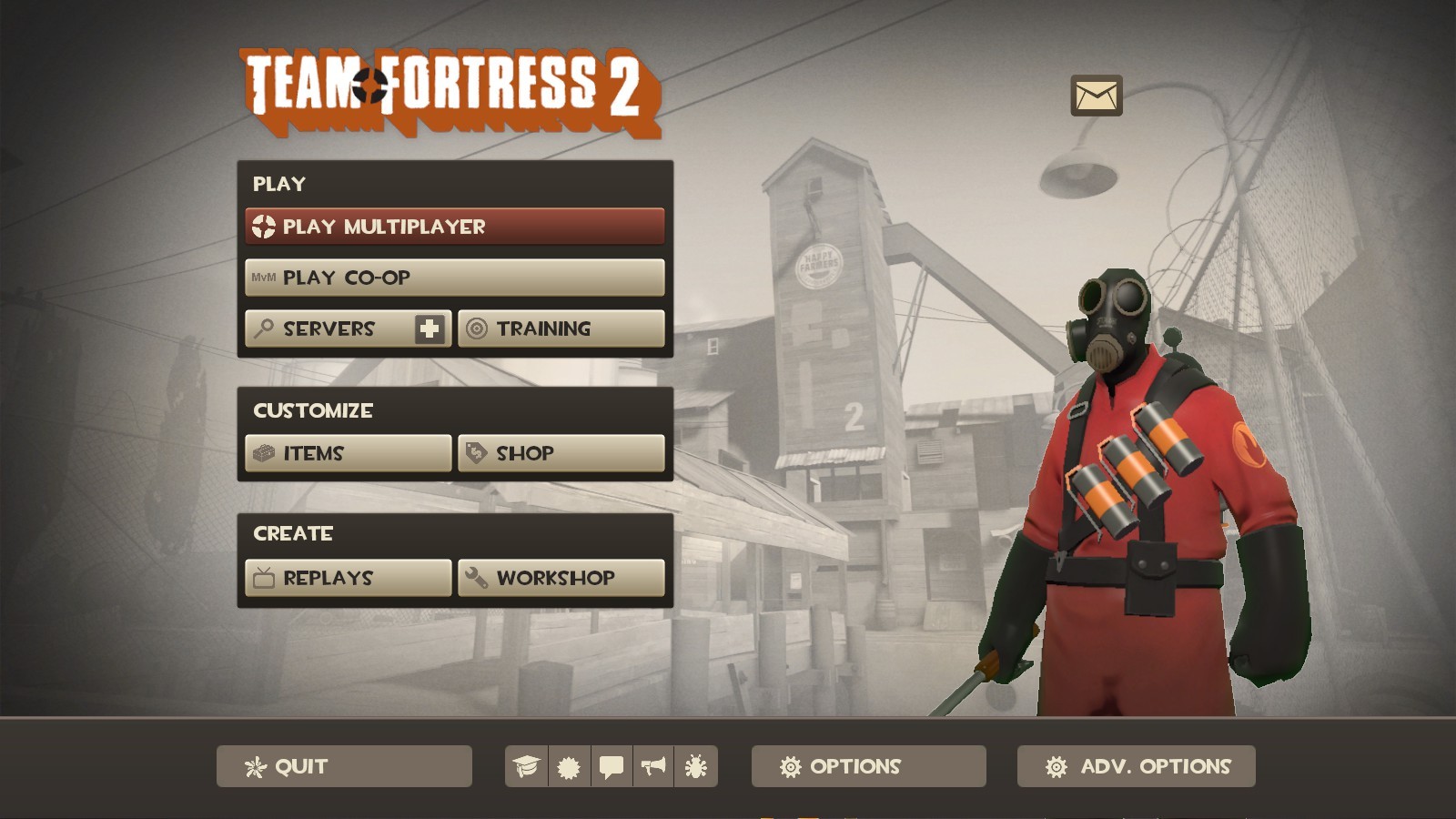
Task: Expand server options with the plus button
Action: point(431,329)
